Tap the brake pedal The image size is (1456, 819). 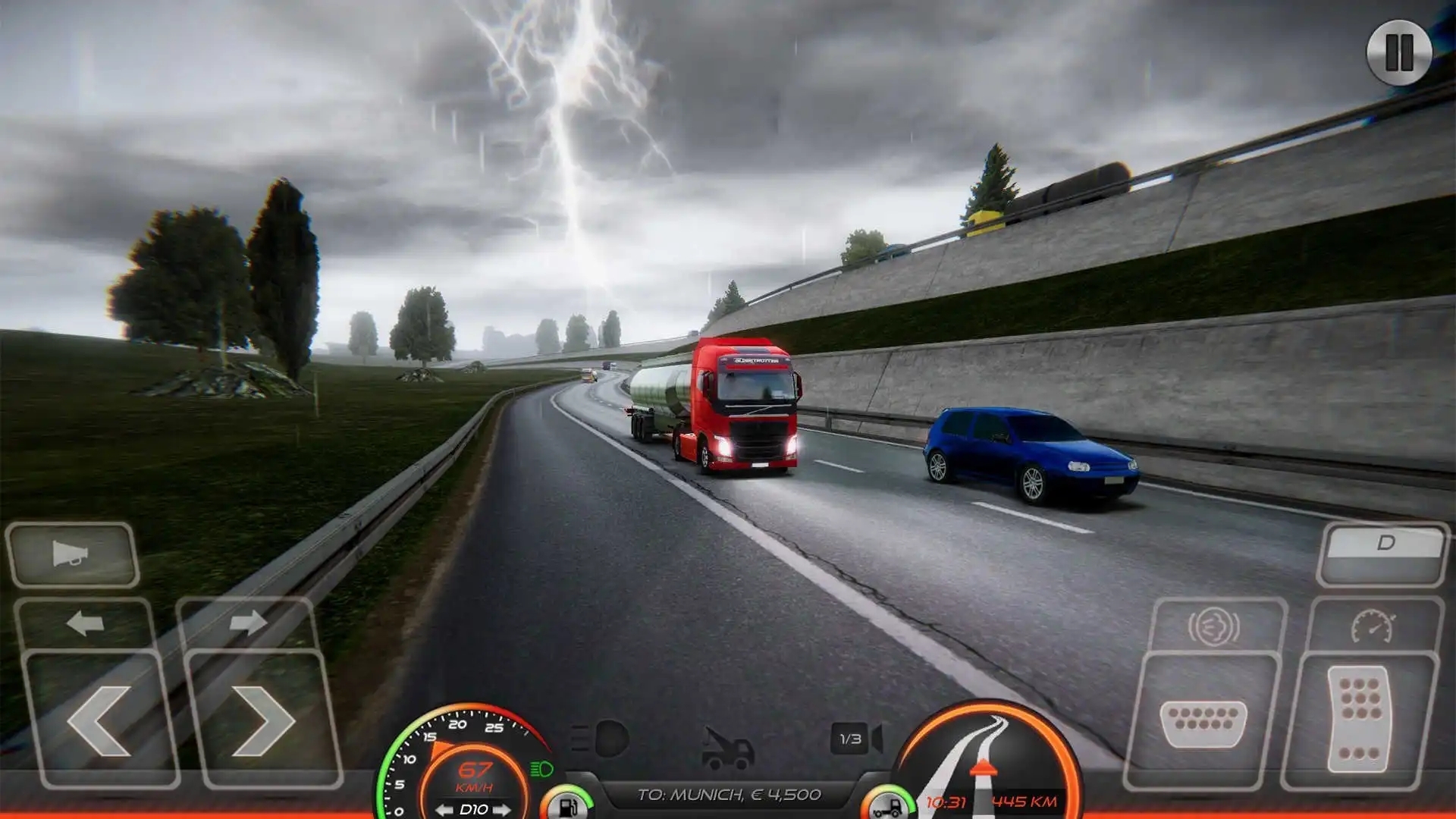(1203, 722)
